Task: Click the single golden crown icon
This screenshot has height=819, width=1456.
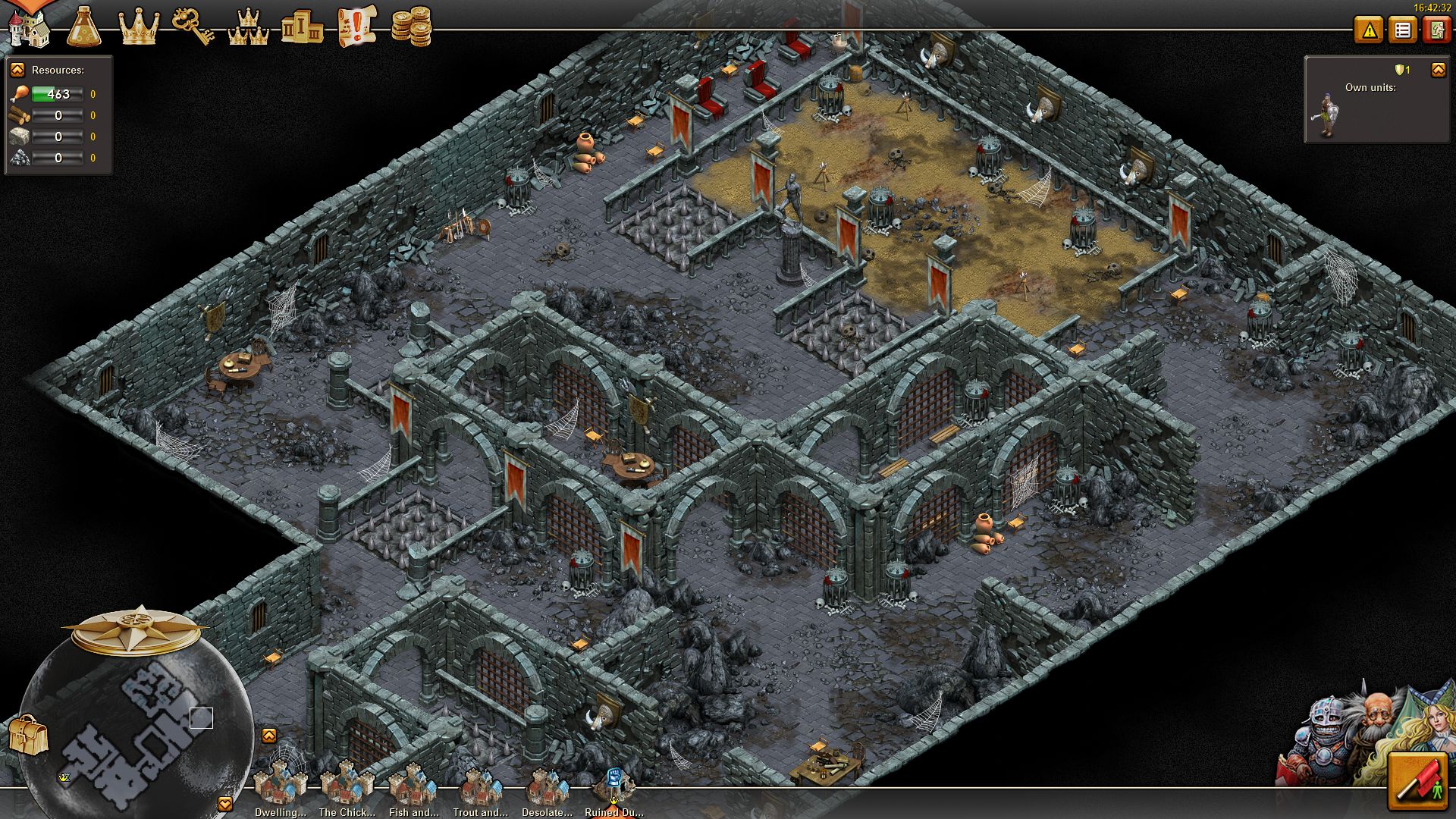Action: (139, 27)
